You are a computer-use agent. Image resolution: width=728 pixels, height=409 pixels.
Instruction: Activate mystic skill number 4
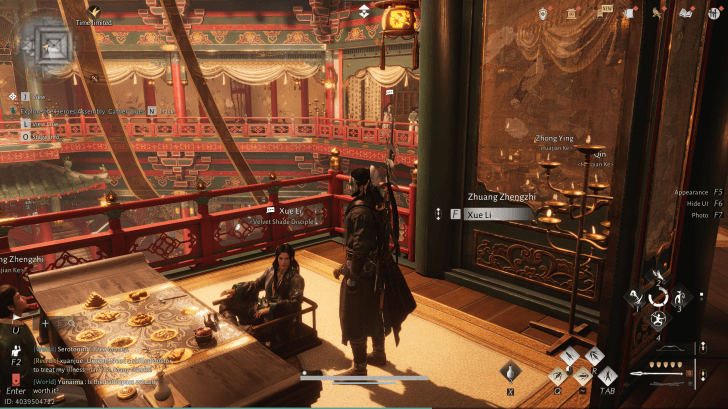click(x=658, y=321)
